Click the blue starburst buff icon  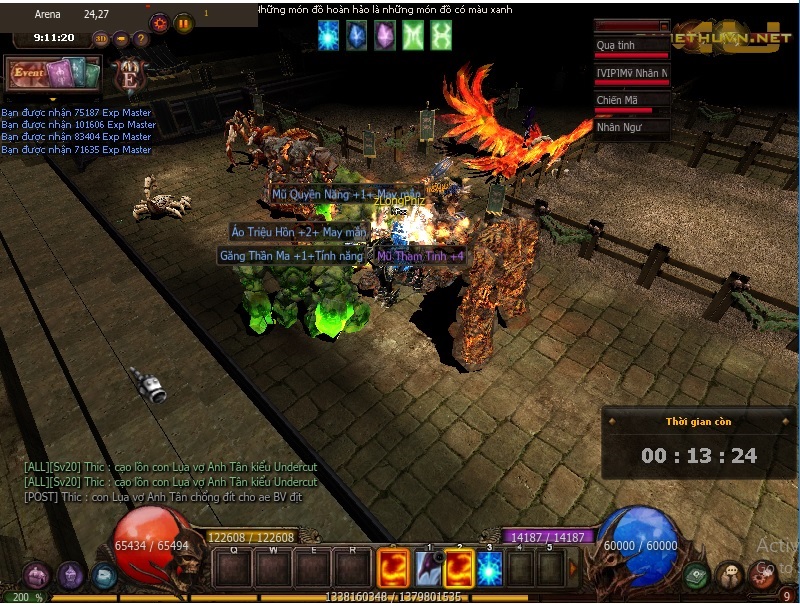328,36
